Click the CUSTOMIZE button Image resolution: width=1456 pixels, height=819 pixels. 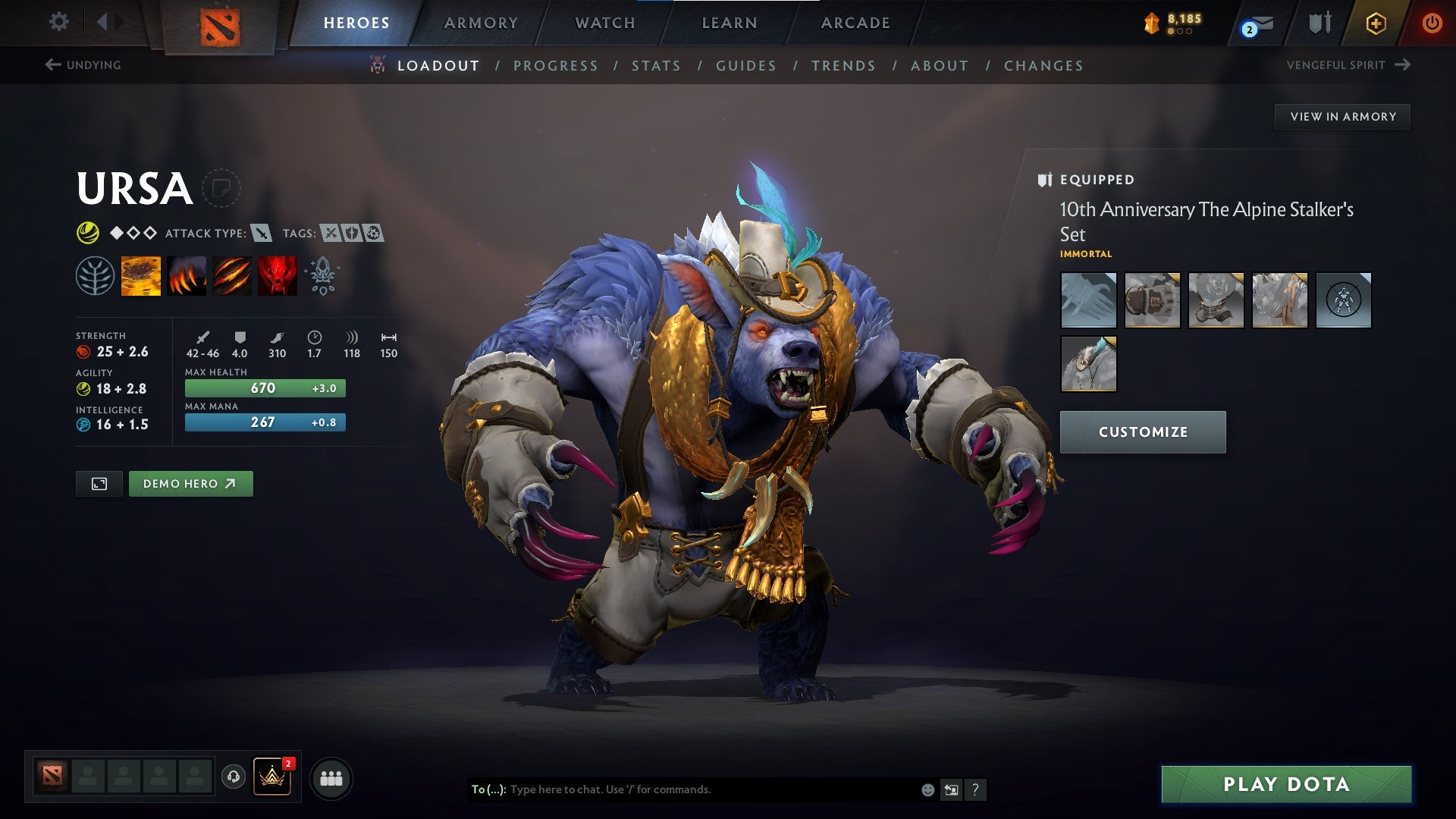click(x=1143, y=431)
